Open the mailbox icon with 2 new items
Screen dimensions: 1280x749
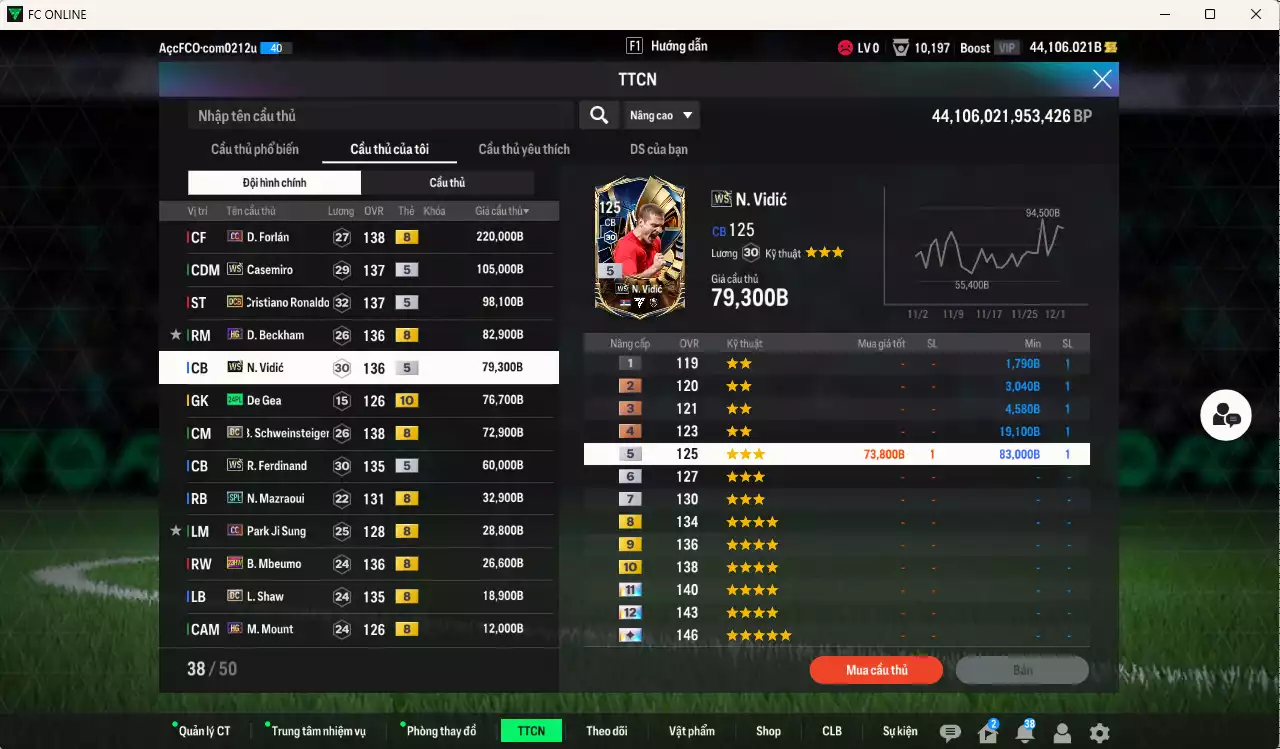(986, 731)
